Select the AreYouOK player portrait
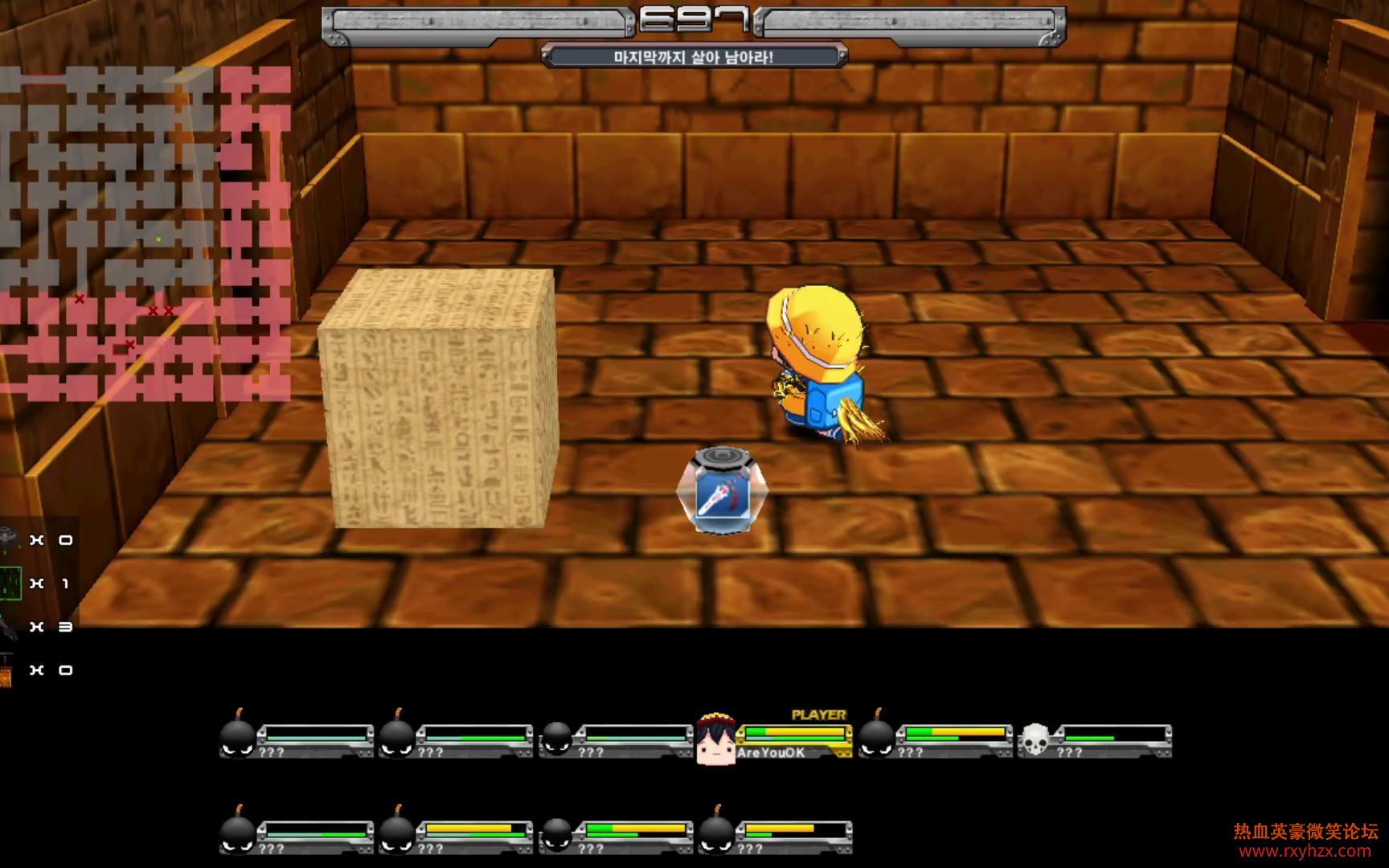Image resolution: width=1389 pixels, height=868 pixels. [x=715, y=739]
